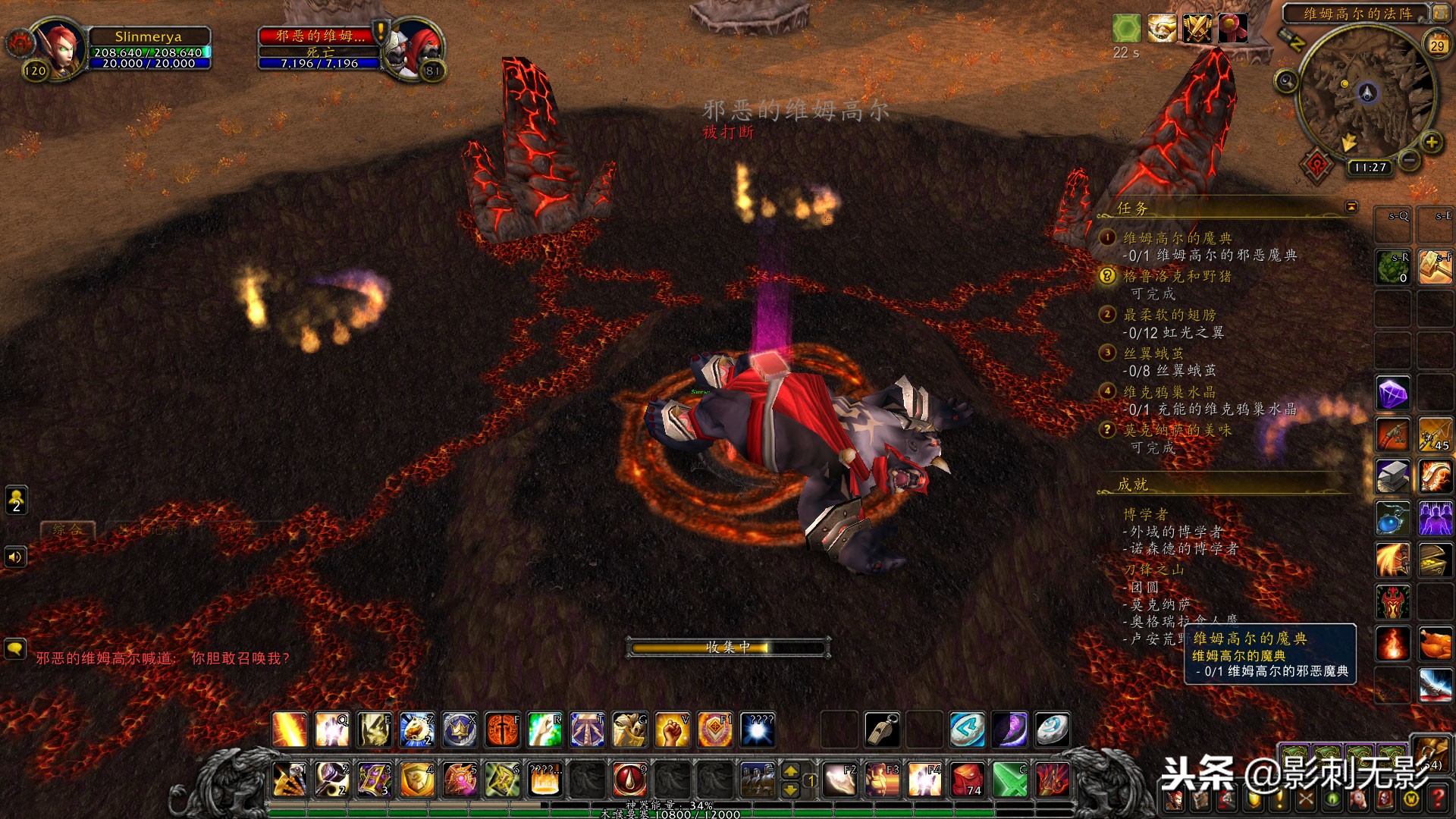Use the purple gem item slot
The height and width of the screenshot is (819, 1456).
point(1393,394)
